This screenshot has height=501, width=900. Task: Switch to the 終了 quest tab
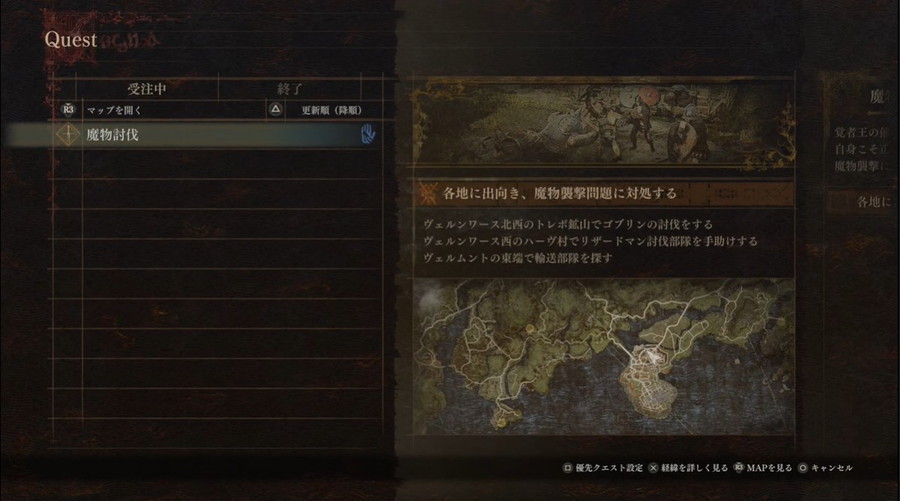pos(288,88)
